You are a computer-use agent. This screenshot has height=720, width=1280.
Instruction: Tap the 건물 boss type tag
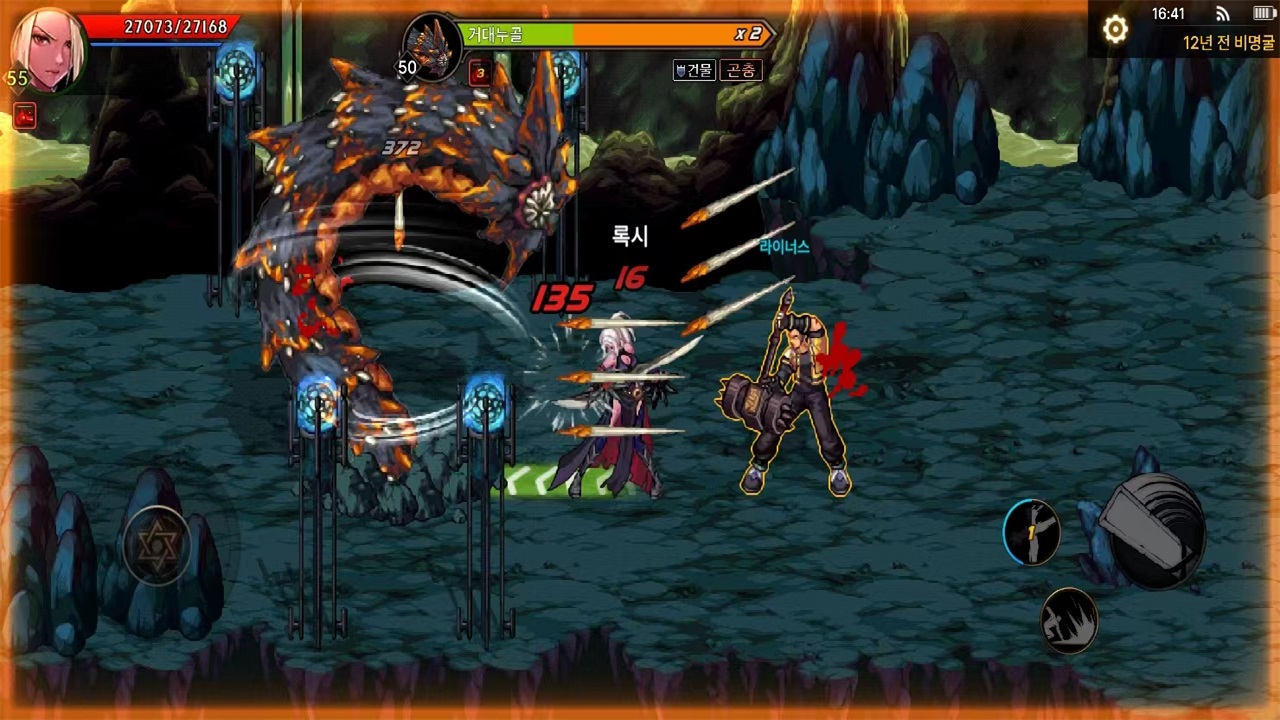(x=694, y=70)
